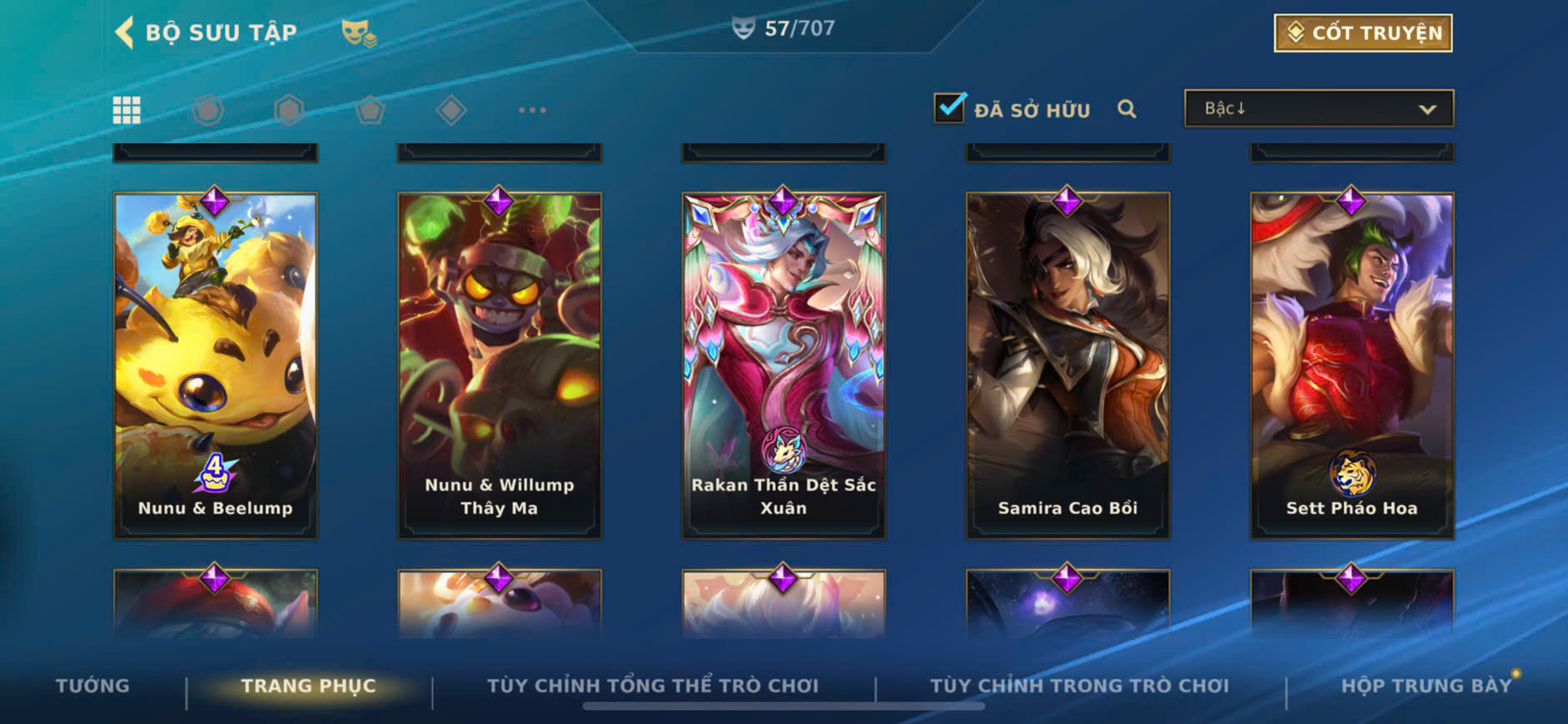This screenshot has width=1568, height=724.
Task: View the Samira Cao Bồi skin card
Action: click(1068, 365)
